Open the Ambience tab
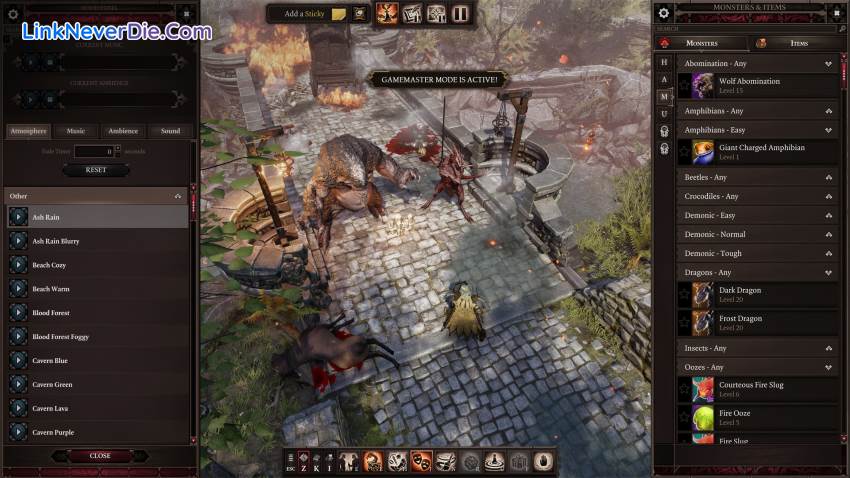 coord(123,131)
